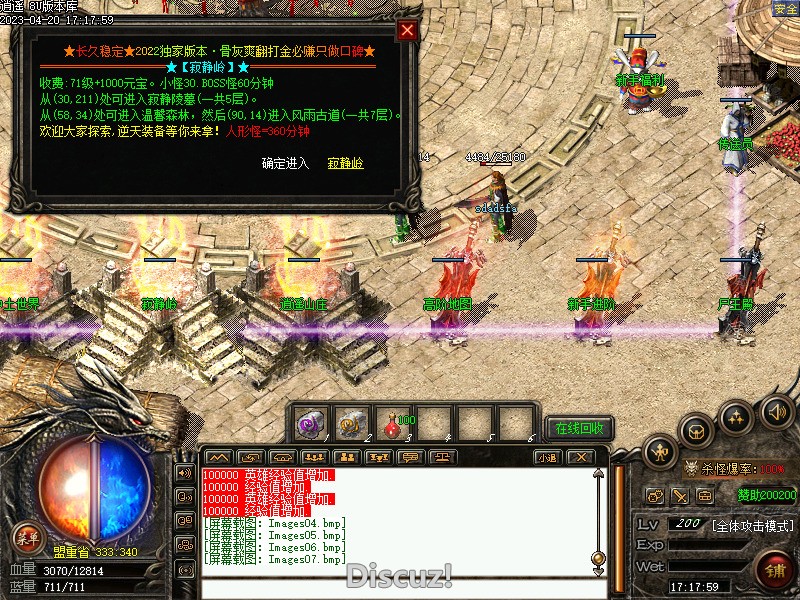This screenshot has width=800, height=600.
Task: Click the speech bubble chat channel button
Action: pos(185,495)
